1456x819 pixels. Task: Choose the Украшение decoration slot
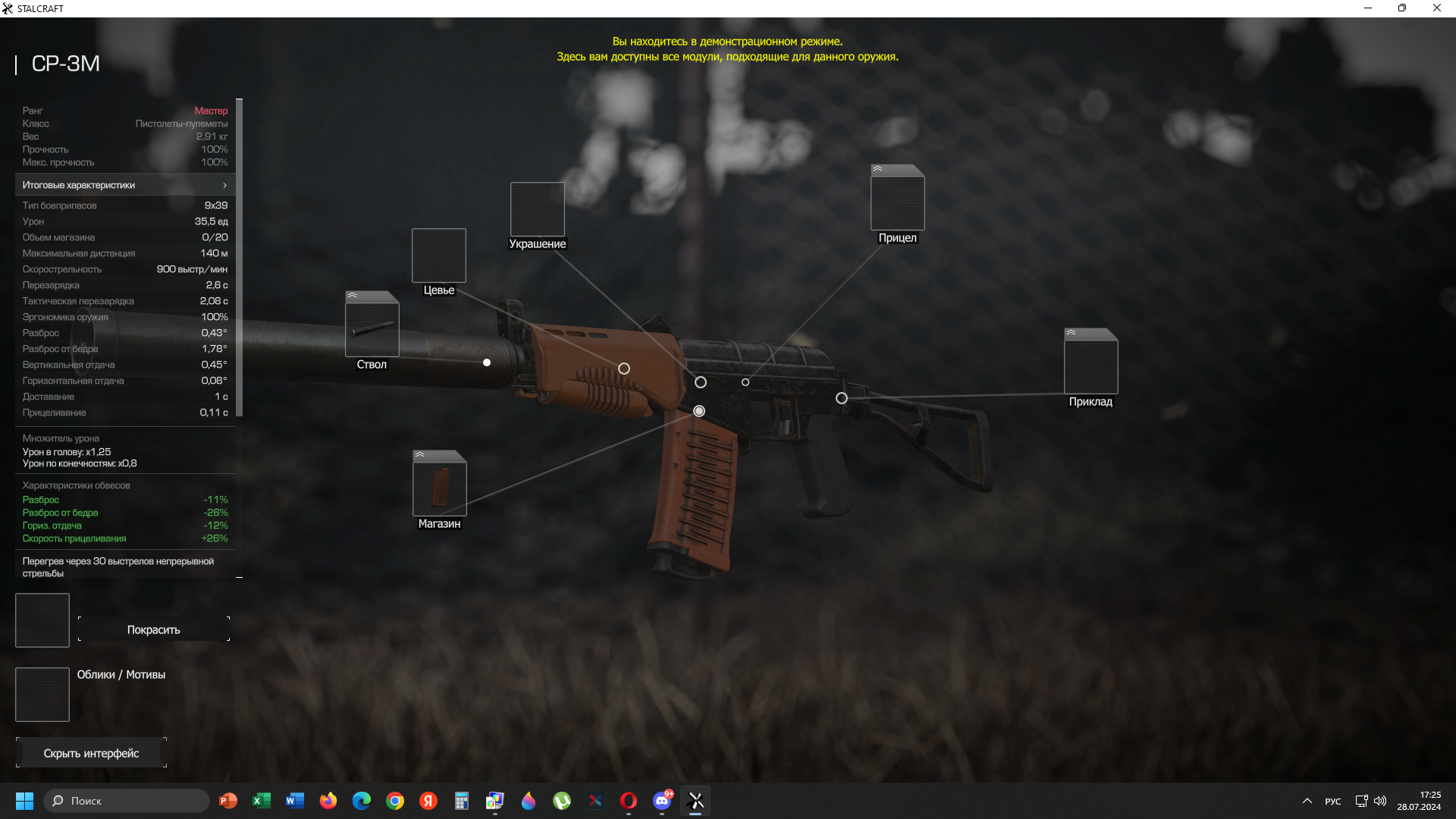tap(537, 209)
